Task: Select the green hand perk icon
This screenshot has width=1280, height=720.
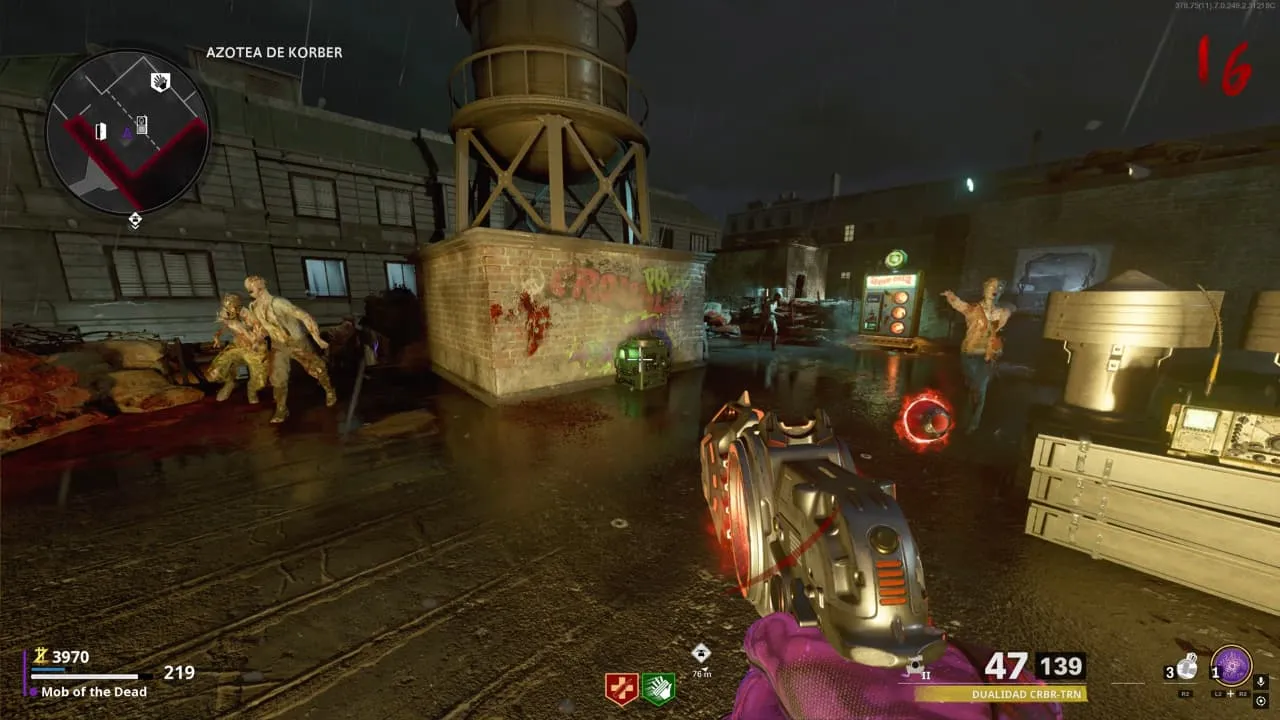Action: 658,688
